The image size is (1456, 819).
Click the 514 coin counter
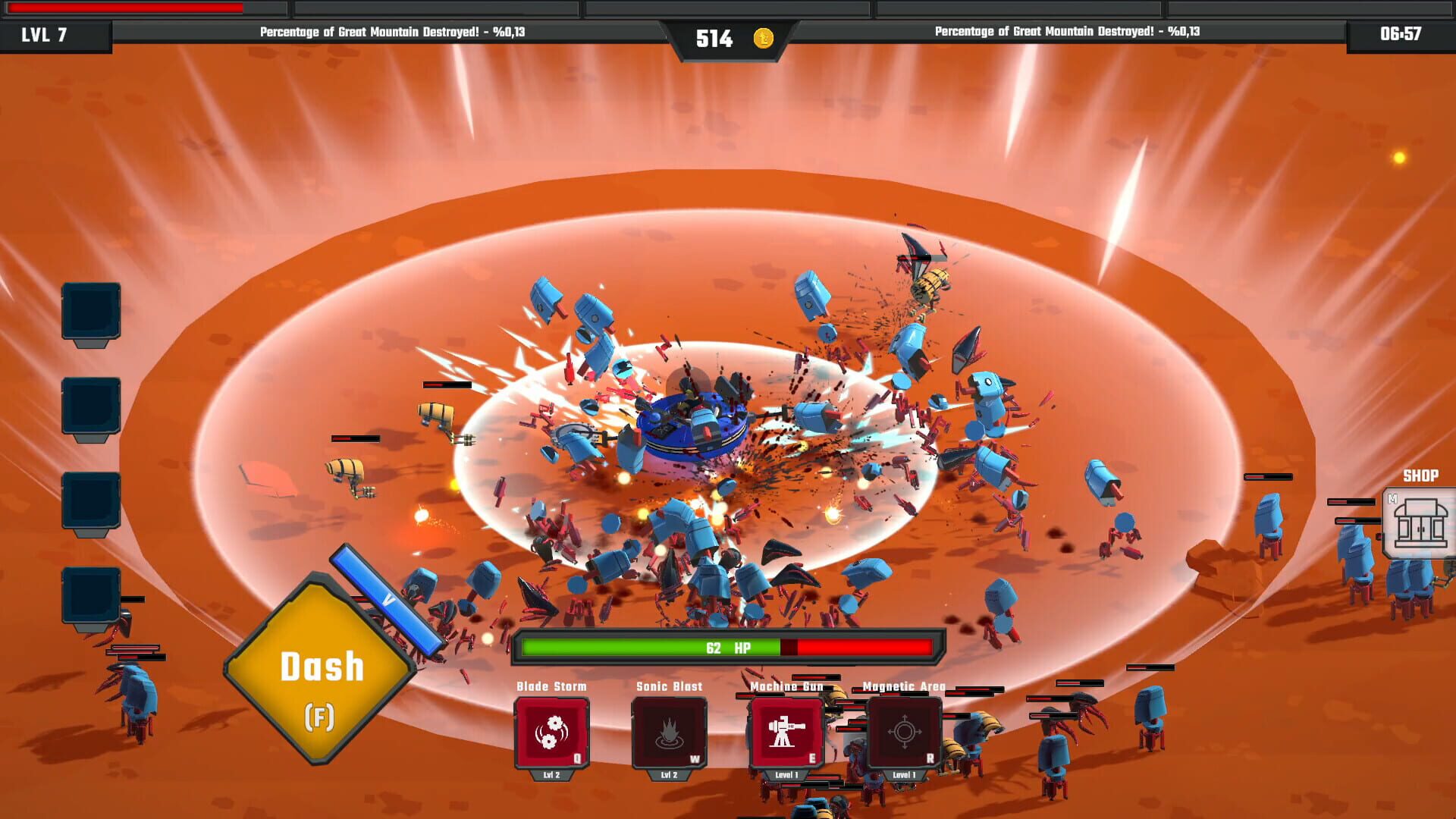pos(716,36)
